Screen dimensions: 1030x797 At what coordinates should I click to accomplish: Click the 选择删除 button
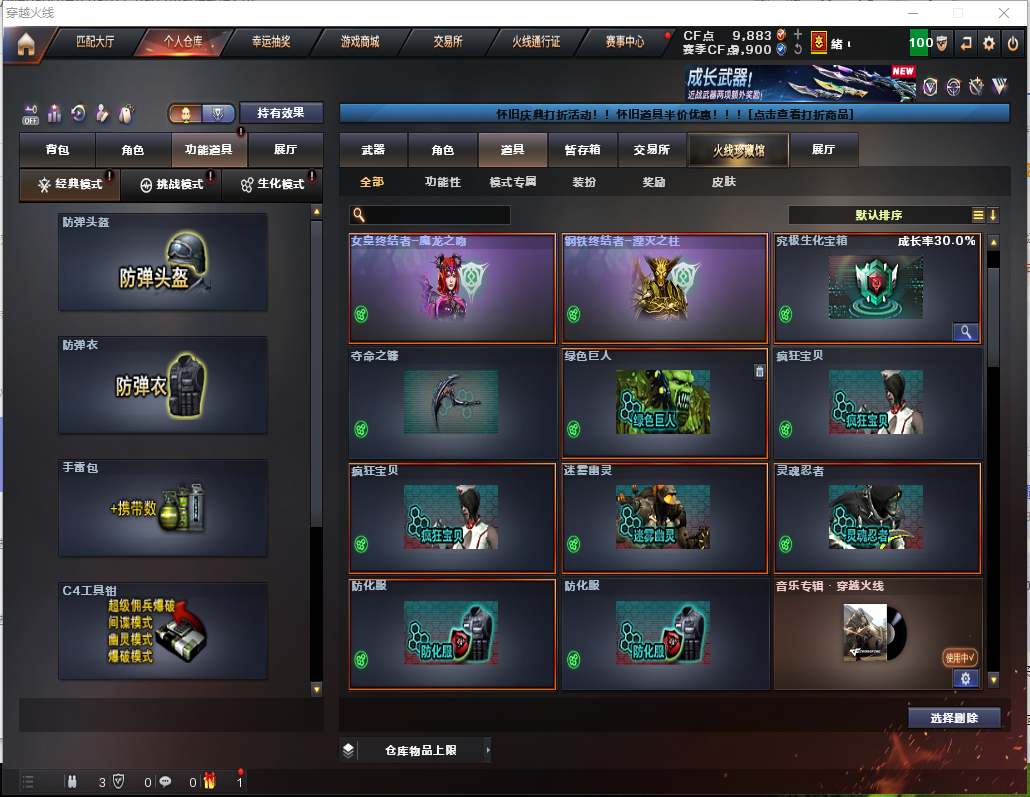click(954, 718)
